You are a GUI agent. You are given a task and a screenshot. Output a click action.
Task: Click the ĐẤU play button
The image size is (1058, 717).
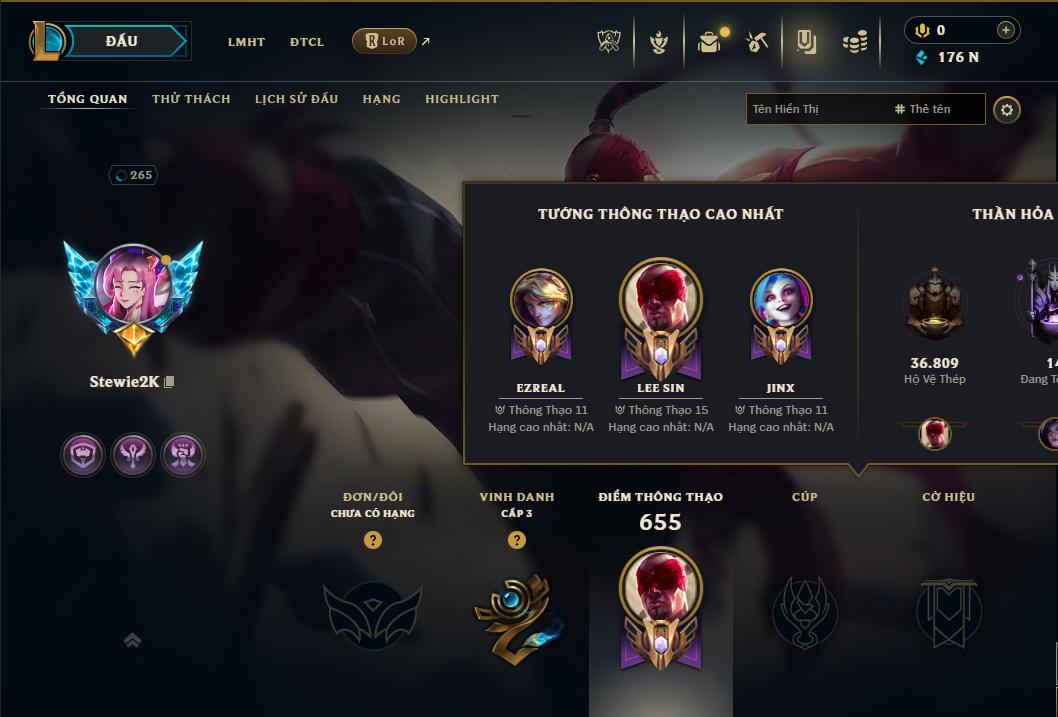[121, 41]
